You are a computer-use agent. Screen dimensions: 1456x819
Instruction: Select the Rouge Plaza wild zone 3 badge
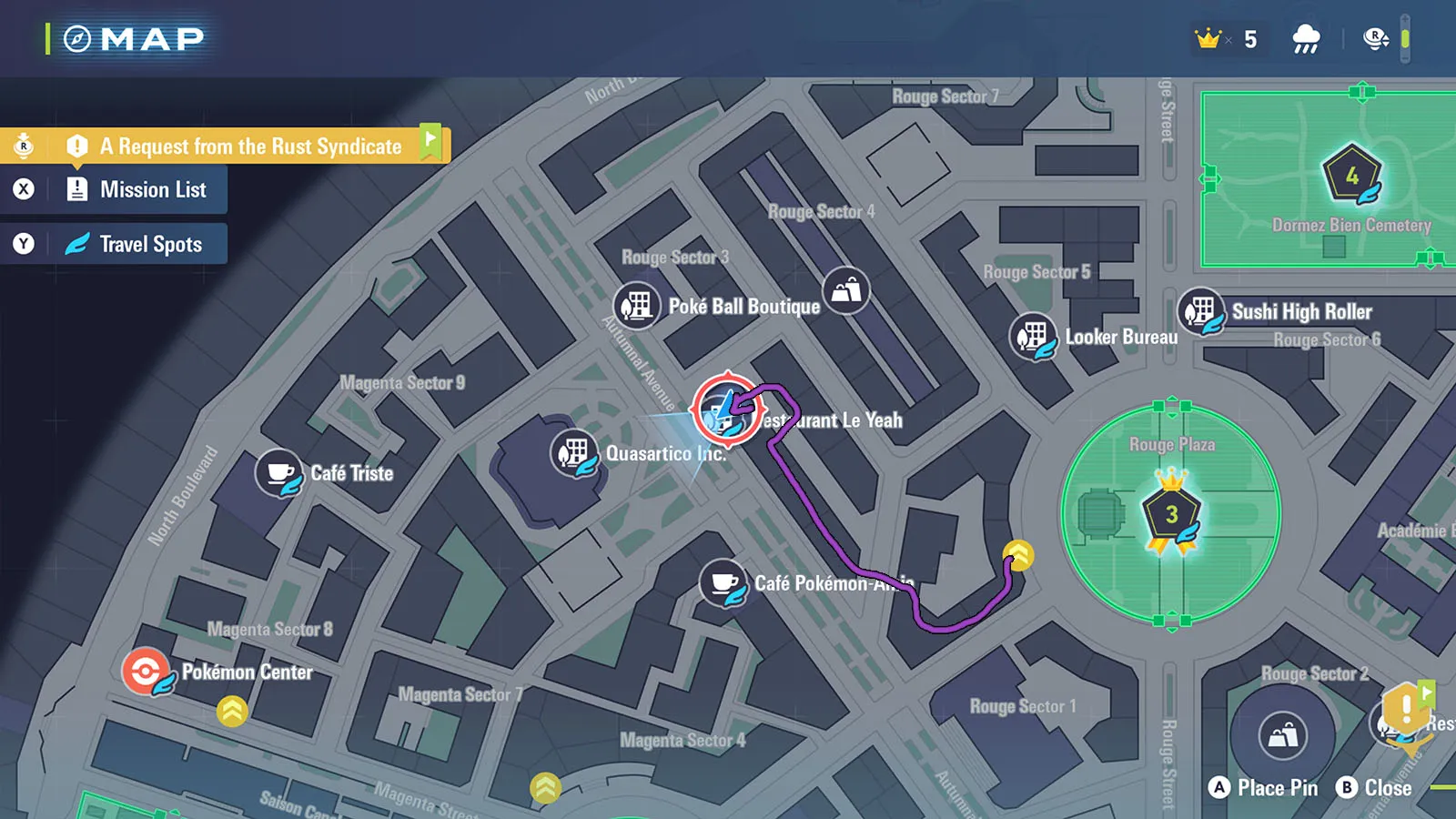[1171, 515]
